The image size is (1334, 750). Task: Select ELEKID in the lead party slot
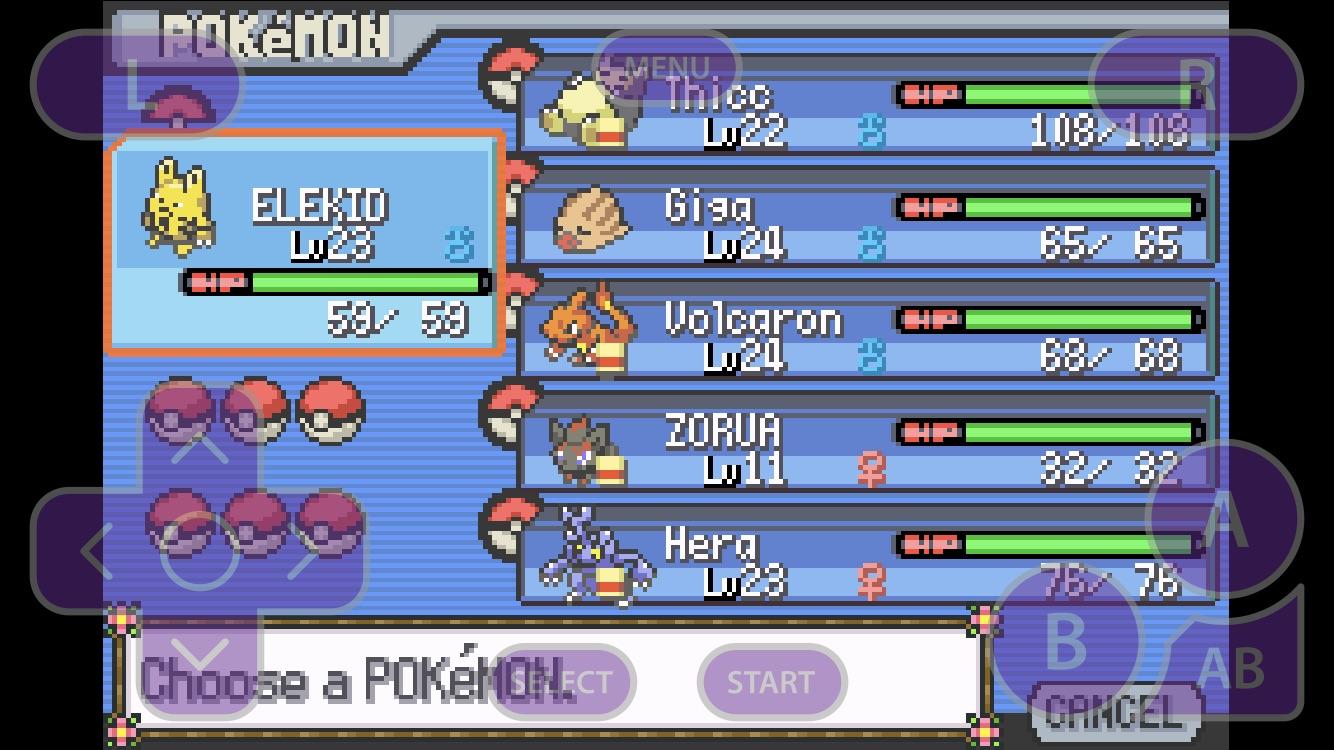[305, 243]
